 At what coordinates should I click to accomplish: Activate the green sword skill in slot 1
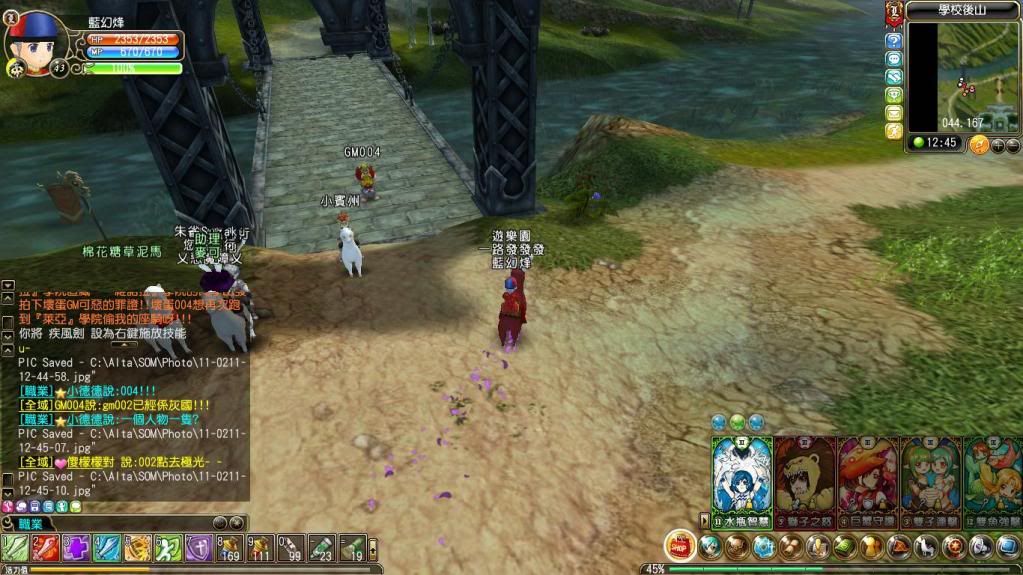(15, 548)
